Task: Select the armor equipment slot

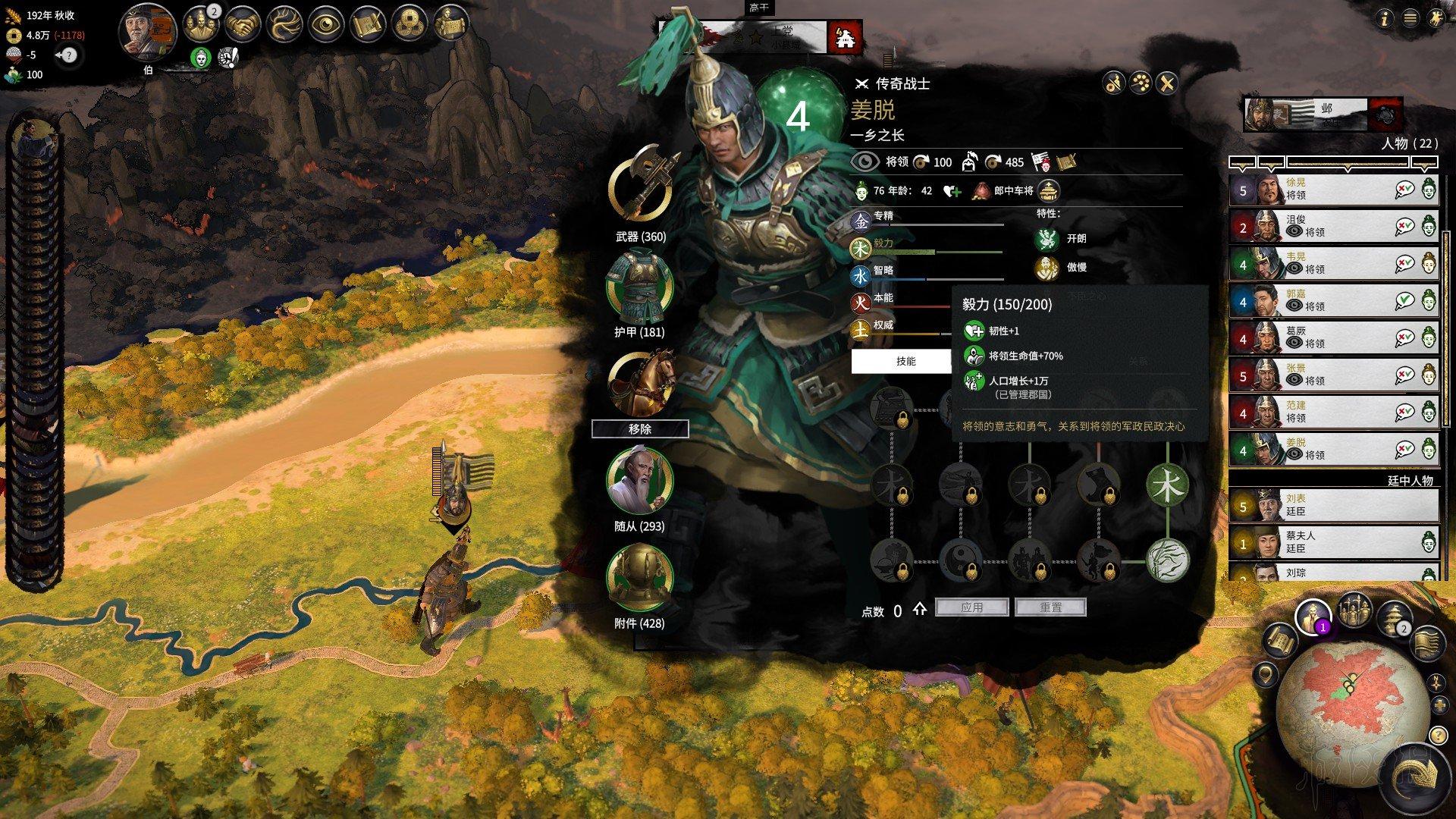Action: pos(639,287)
